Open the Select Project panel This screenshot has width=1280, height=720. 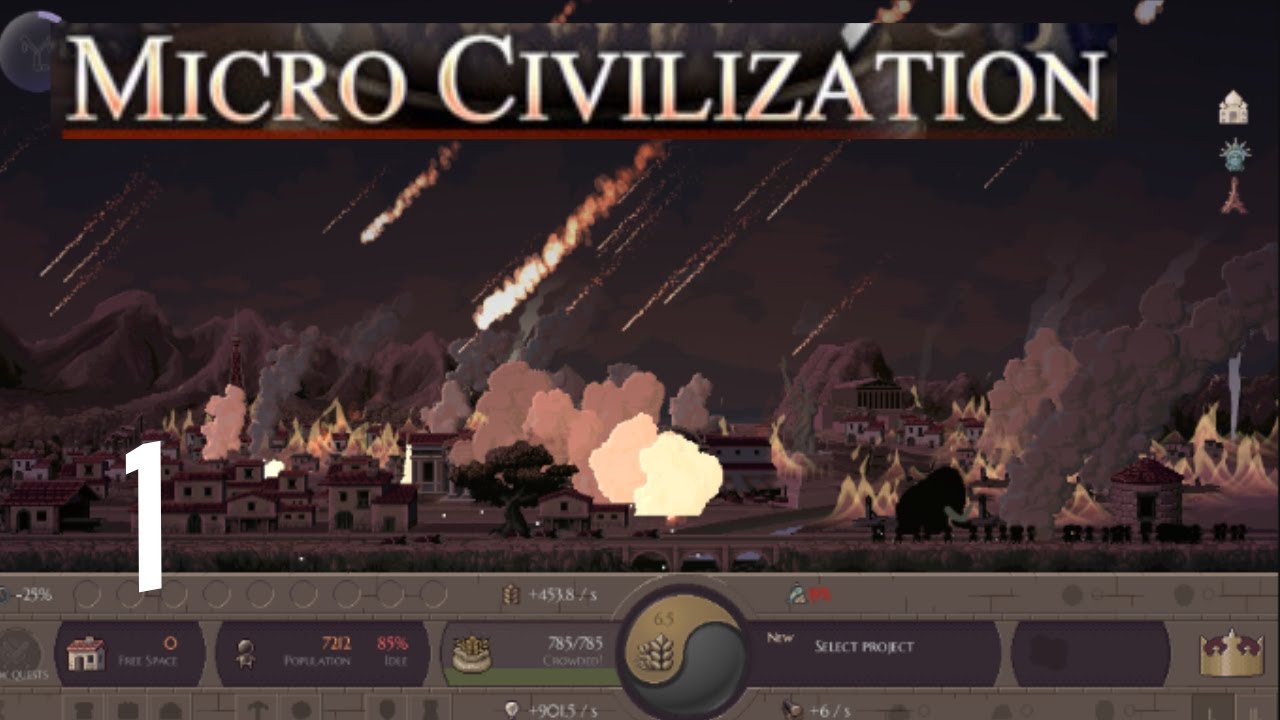865,647
